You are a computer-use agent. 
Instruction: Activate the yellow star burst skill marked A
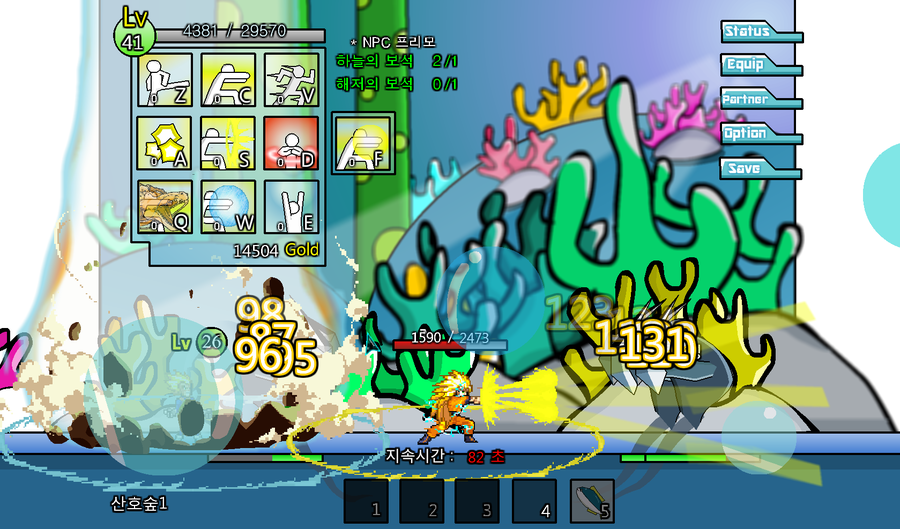click(x=164, y=143)
